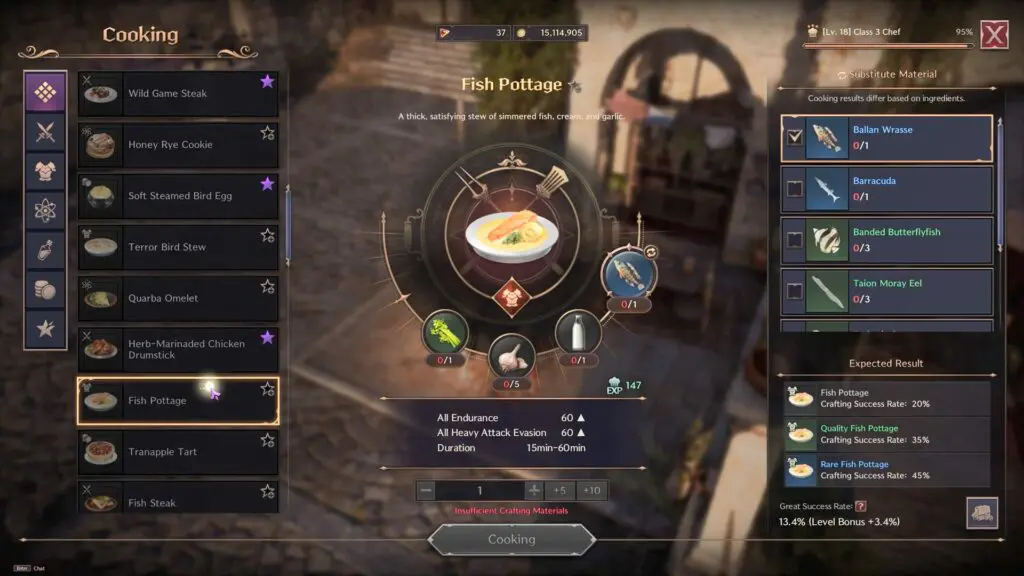The width and height of the screenshot is (1024, 576).
Task: Choose the Honey Rye Cookie recipe
Action: click(177, 145)
